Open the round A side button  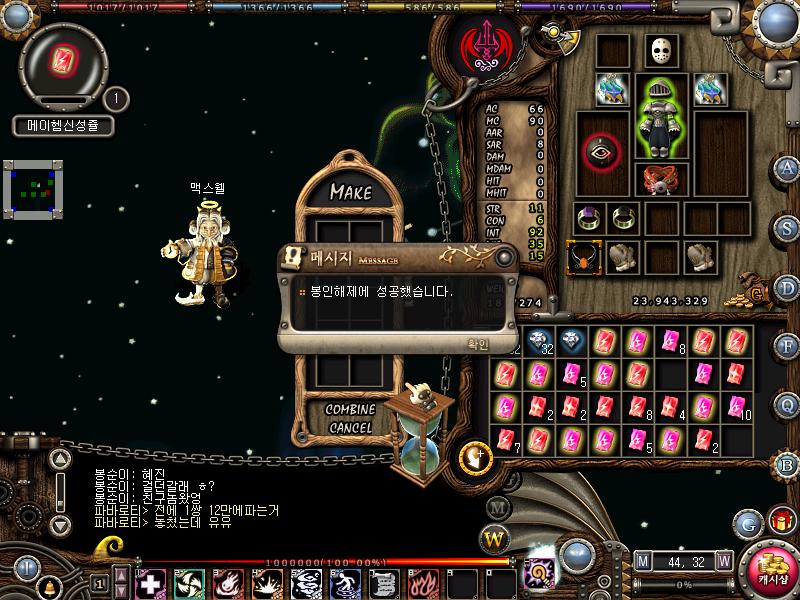[787, 168]
